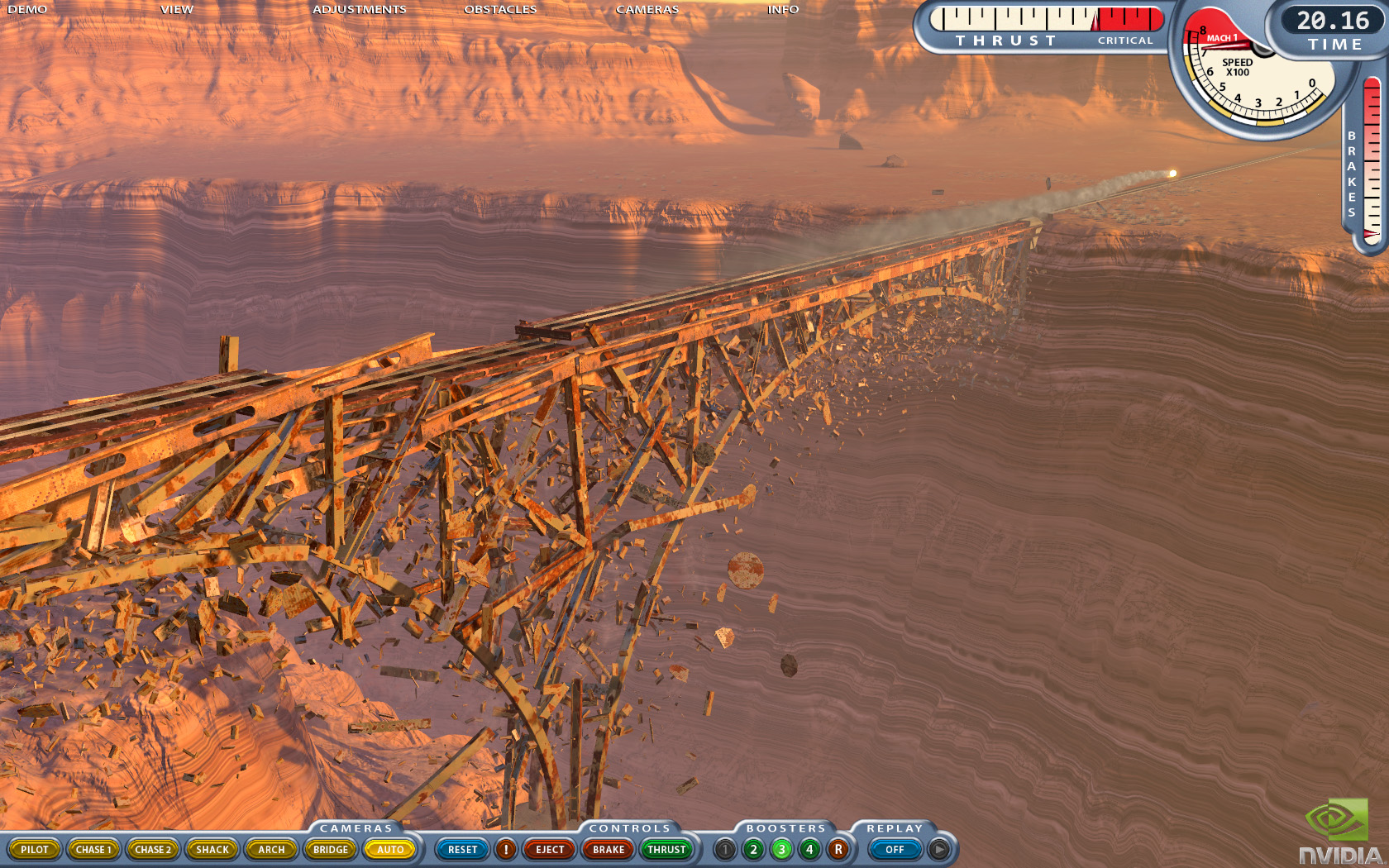1389x868 pixels.
Task: Switch to the Pilot camera
Action: [x=35, y=849]
